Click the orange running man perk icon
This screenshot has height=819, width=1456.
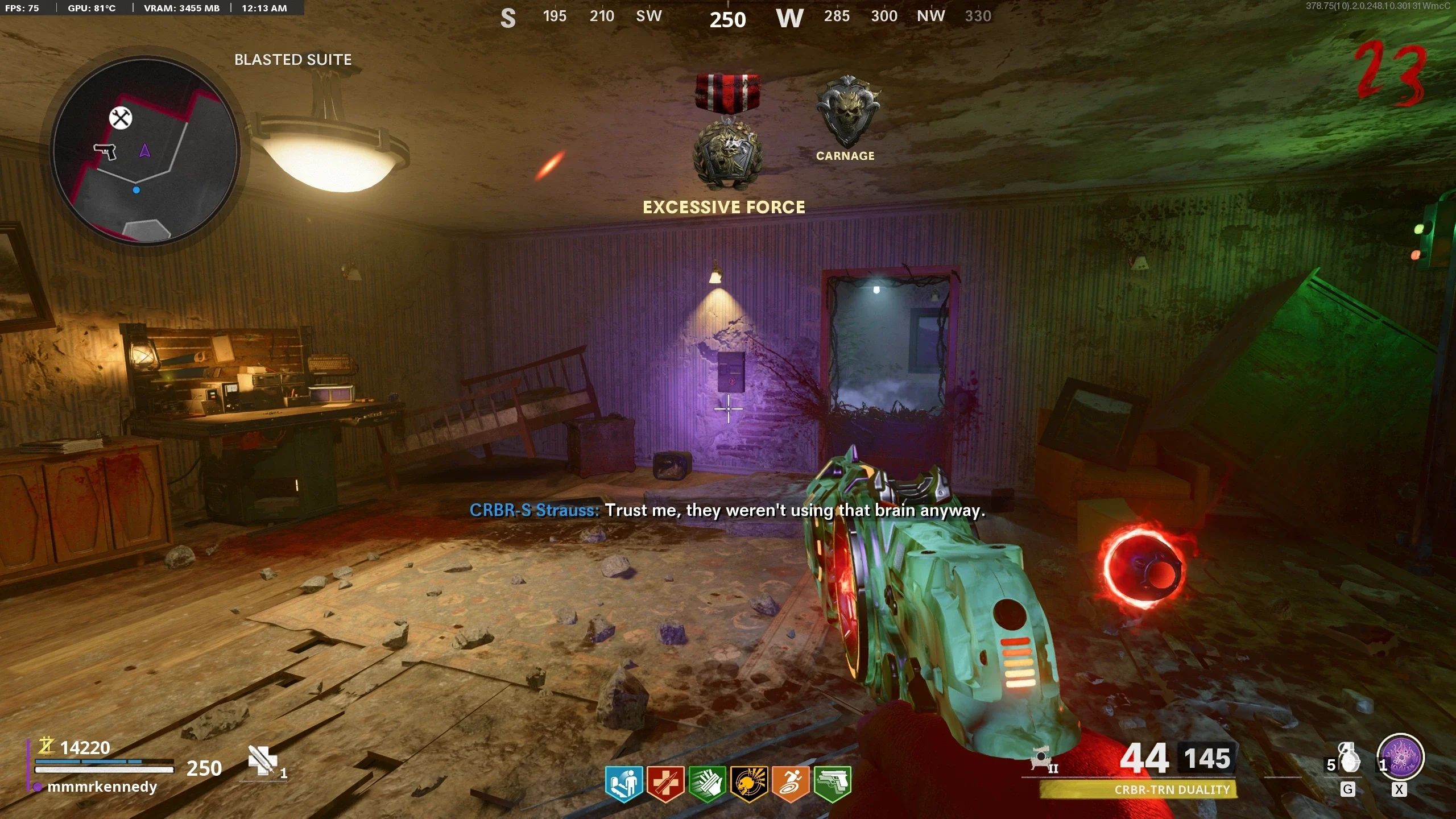pyautogui.click(x=791, y=783)
